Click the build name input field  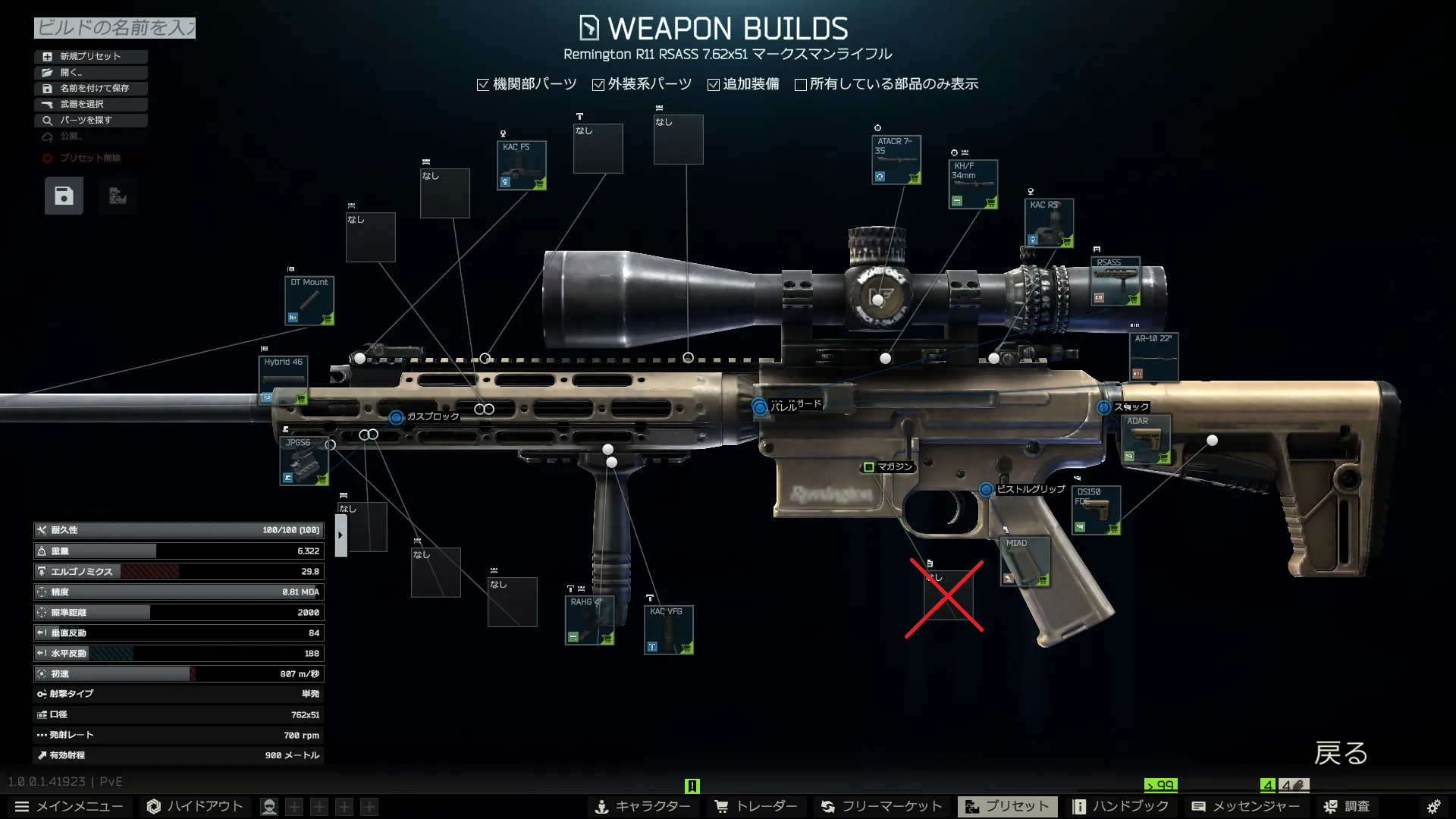[x=115, y=28]
